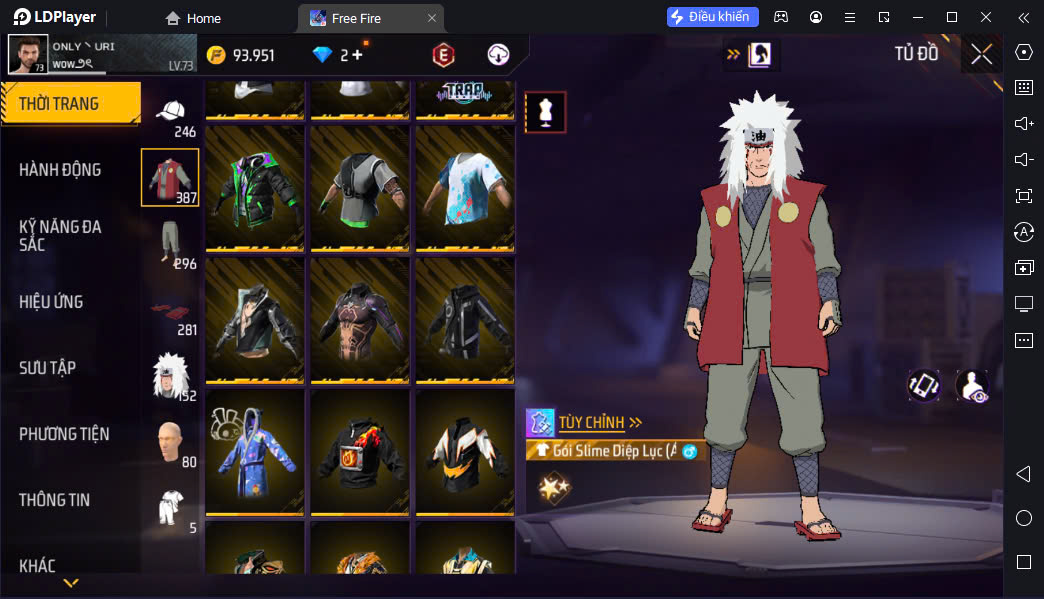Choose the hat subcategory with 246 items
1044x599 pixels.
[171, 113]
